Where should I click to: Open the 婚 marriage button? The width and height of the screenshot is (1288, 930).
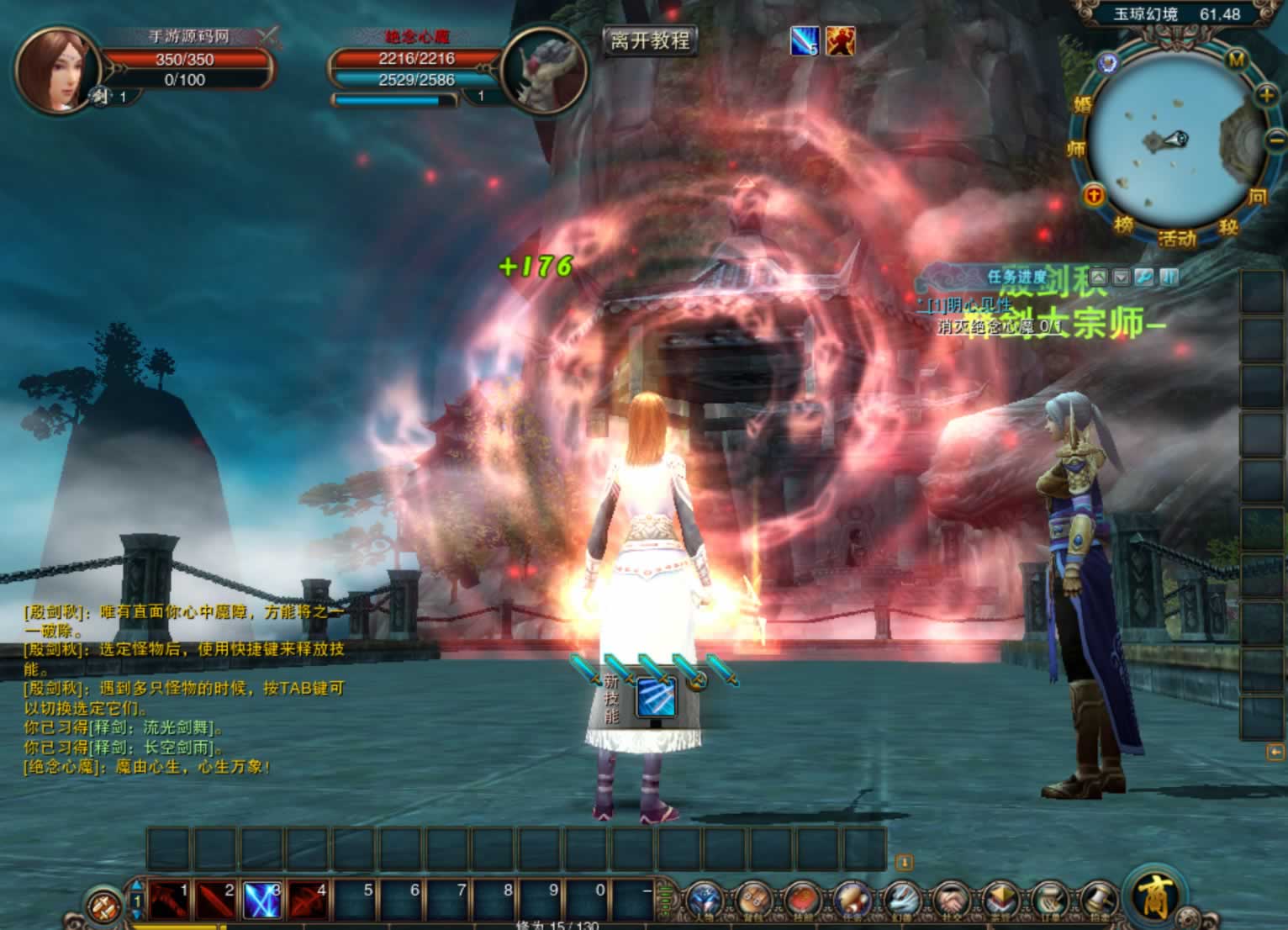coord(1082,104)
